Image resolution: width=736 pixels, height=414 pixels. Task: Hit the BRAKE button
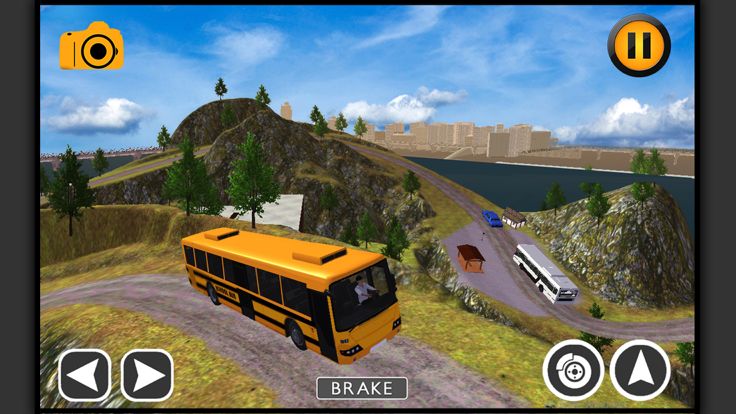point(362,388)
